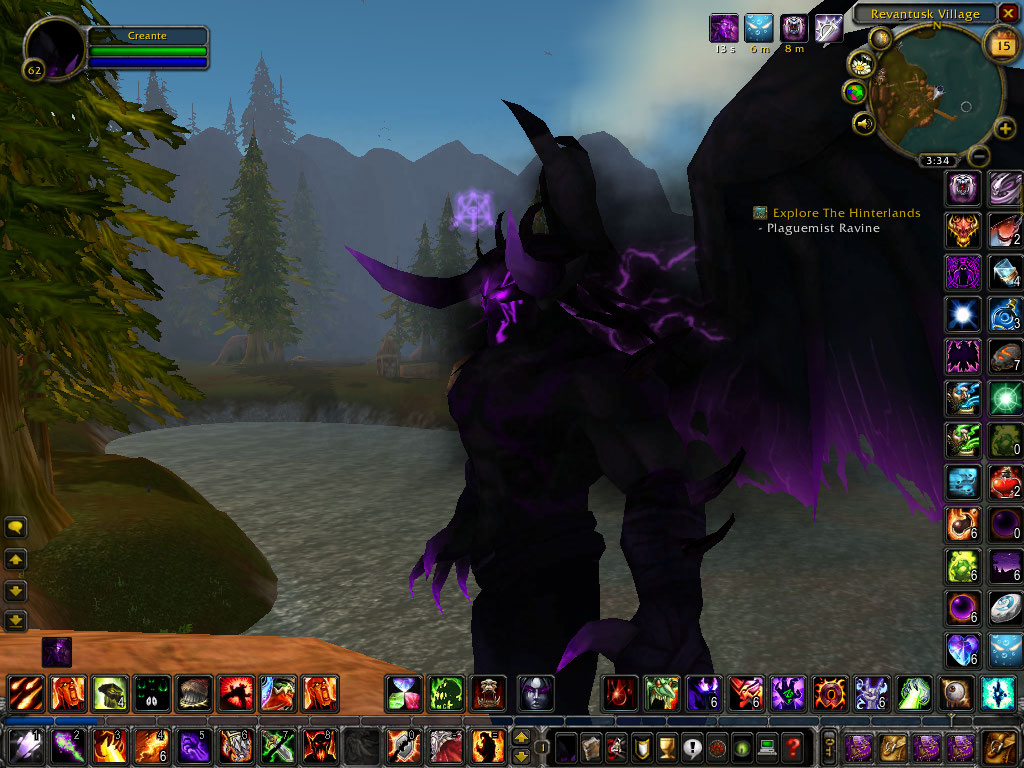Activate the white starburst flash ability
The width and height of the screenshot is (1024, 768).
962,314
